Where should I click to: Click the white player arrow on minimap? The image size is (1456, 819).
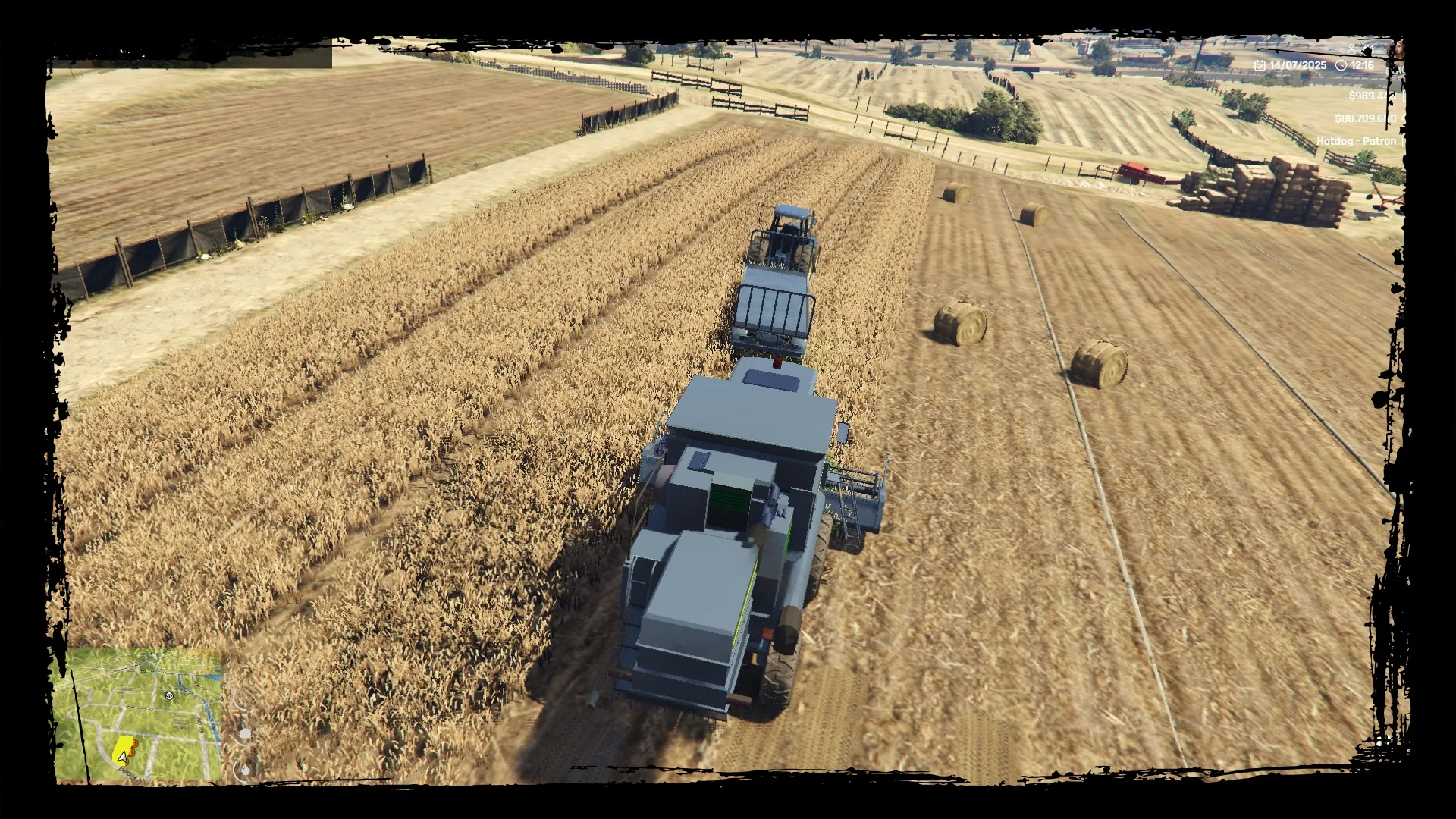[x=121, y=755]
